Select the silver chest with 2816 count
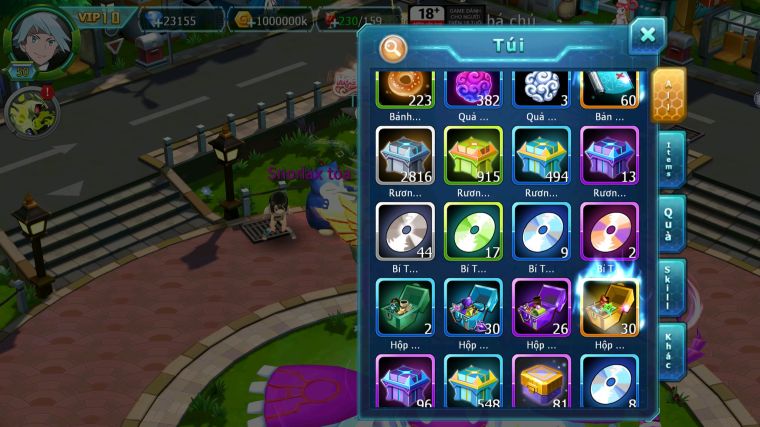The image size is (760, 427). pyautogui.click(x=405, y=156)
